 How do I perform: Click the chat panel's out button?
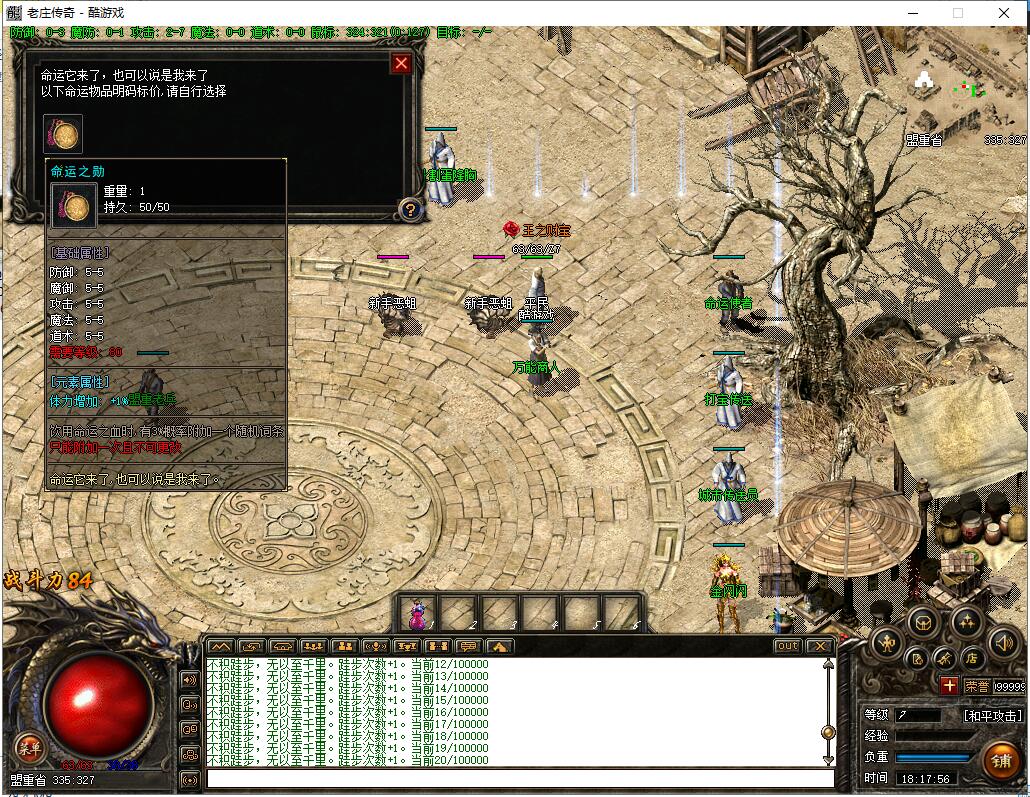pos(788,646)
